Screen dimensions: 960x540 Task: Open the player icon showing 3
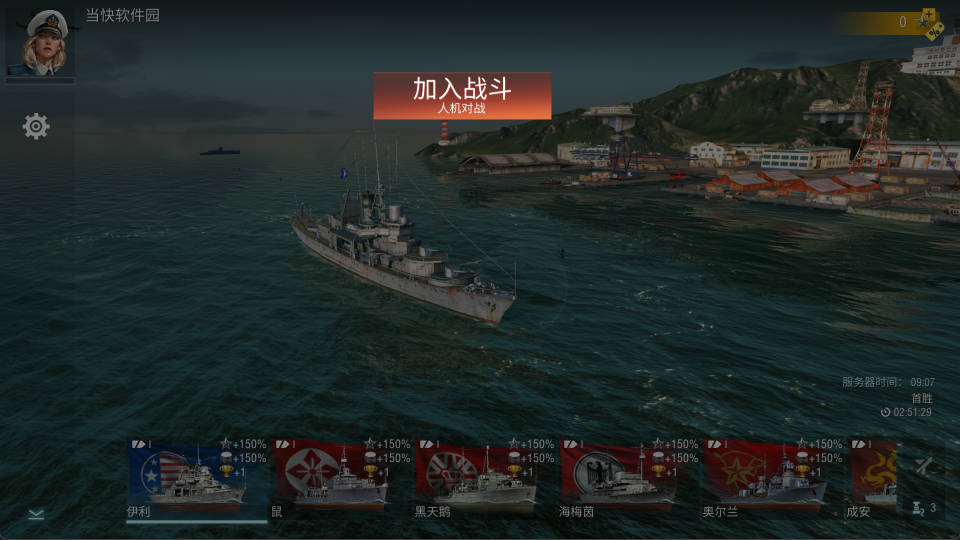coord(924,508)
